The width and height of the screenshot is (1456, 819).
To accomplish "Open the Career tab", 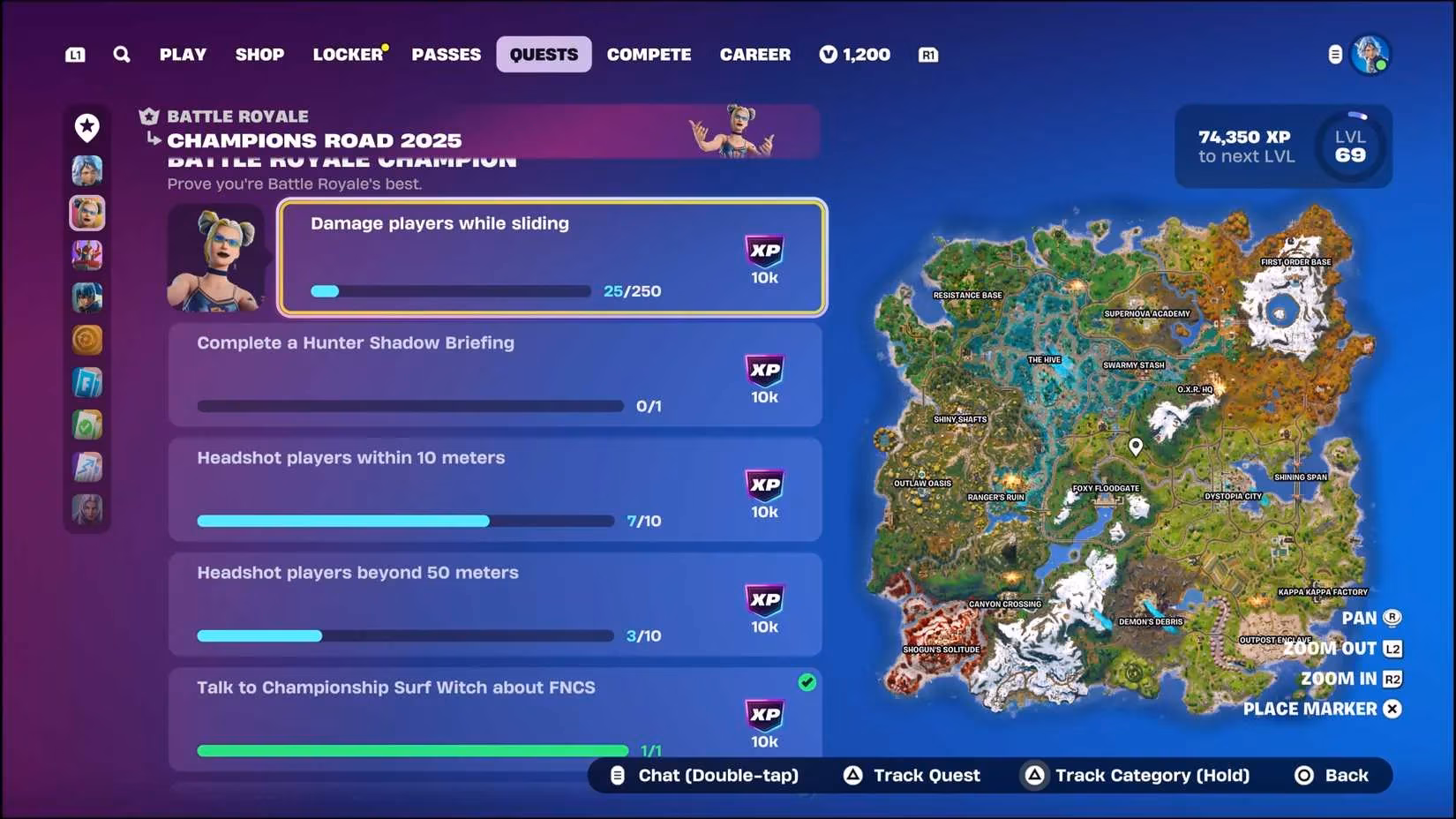I will (754, 55).
